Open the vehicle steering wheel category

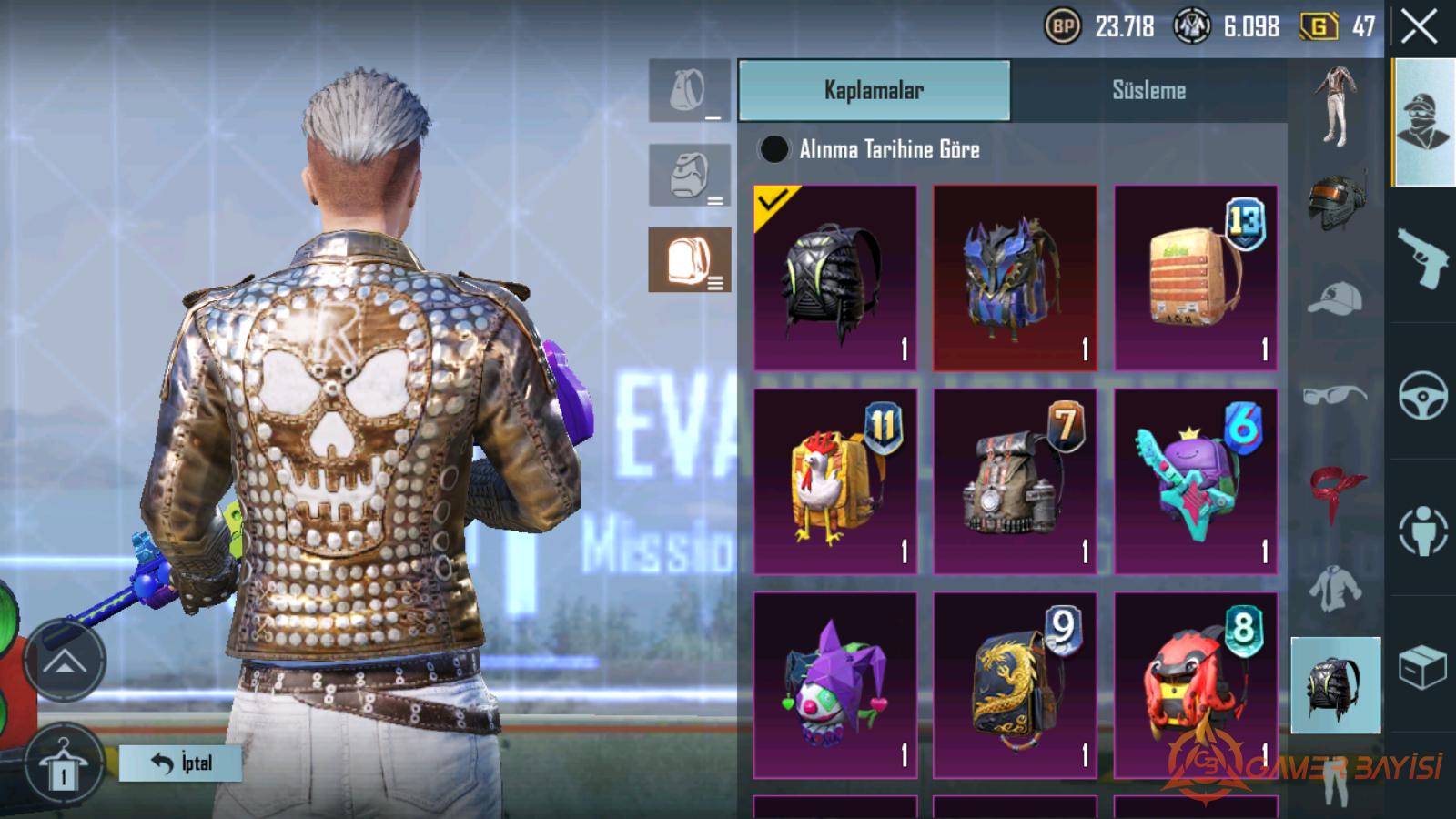pyautogui.click(x=1423, y=395)
